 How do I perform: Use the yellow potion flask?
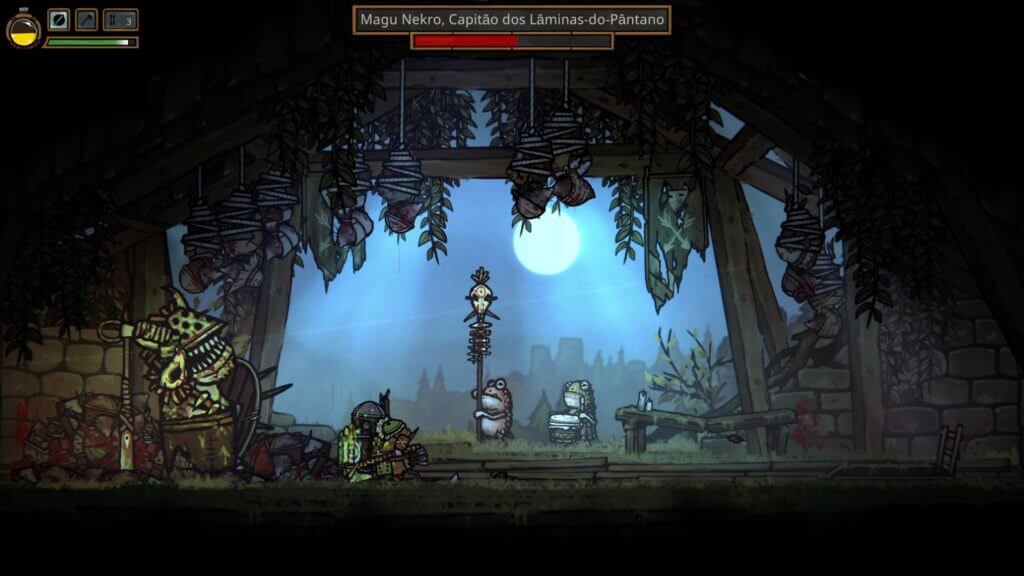point(23,29)
